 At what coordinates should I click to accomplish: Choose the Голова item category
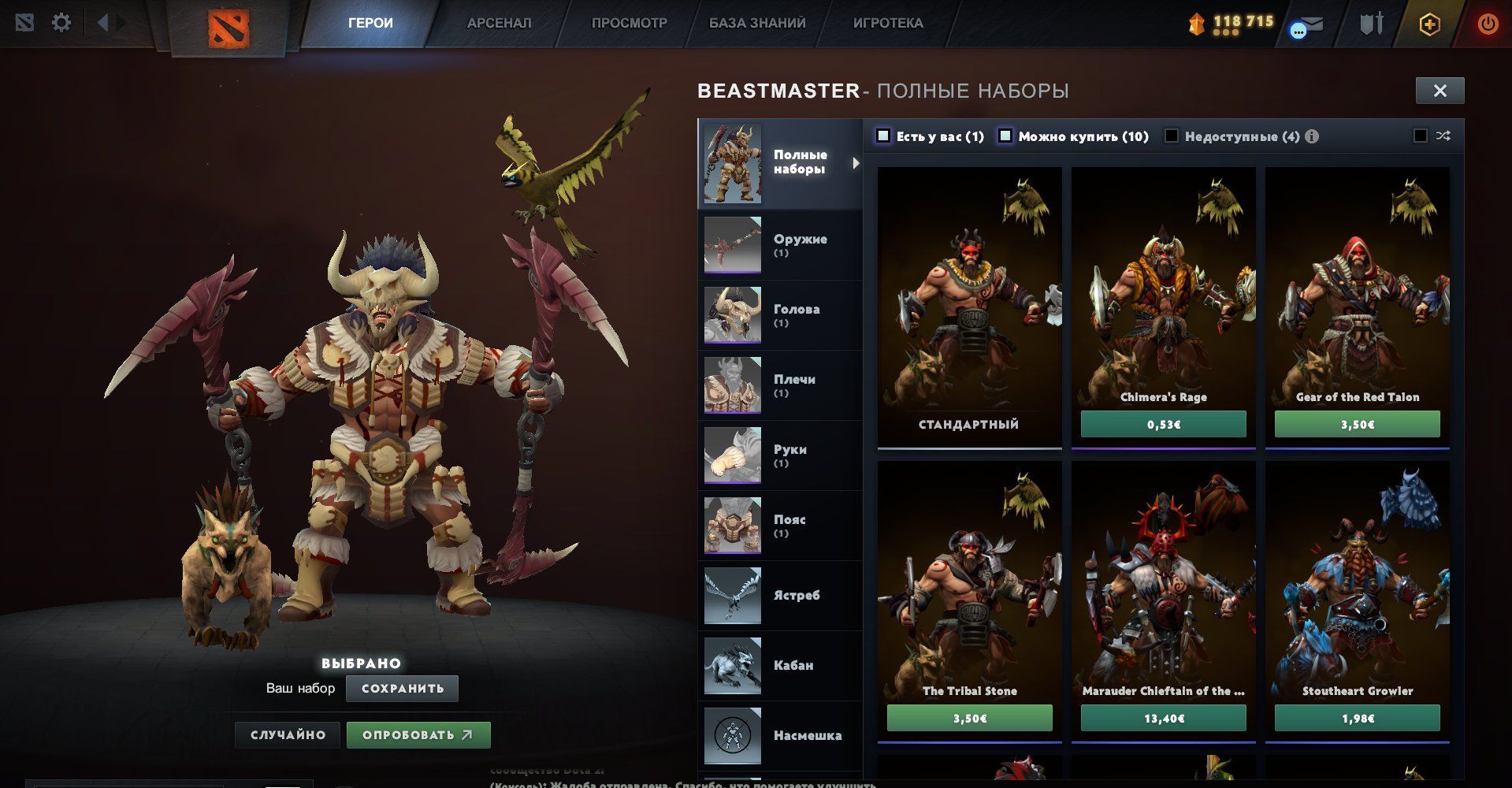click(780, 315)
